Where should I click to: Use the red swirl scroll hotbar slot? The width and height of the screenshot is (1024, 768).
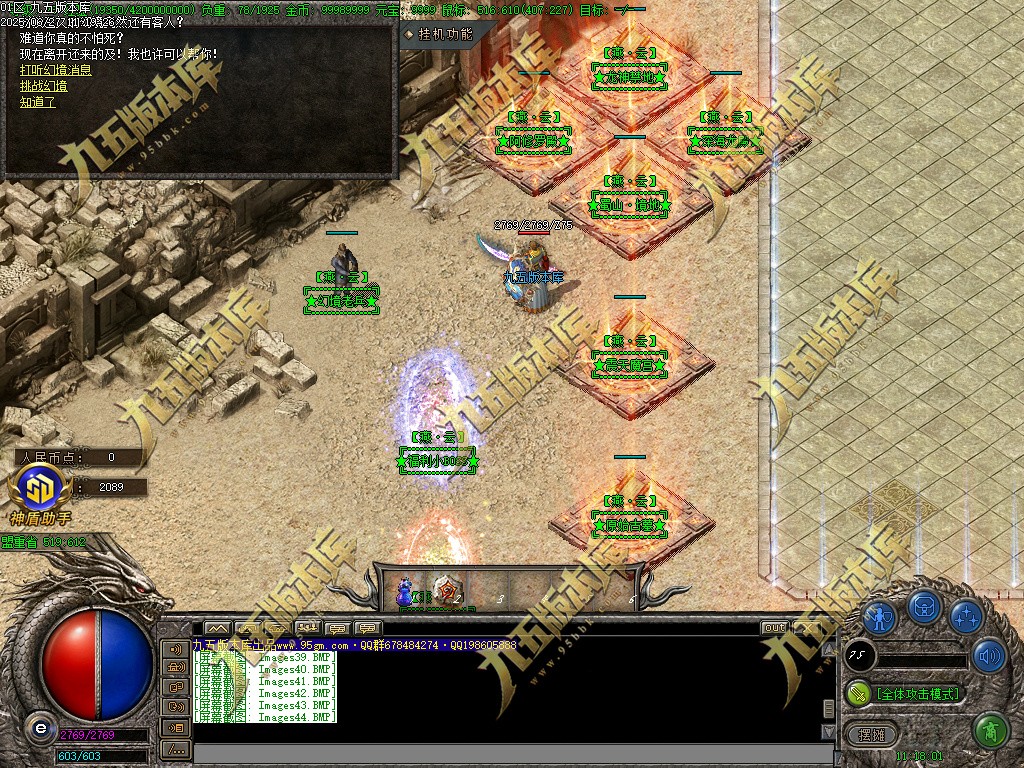(447, 590)
